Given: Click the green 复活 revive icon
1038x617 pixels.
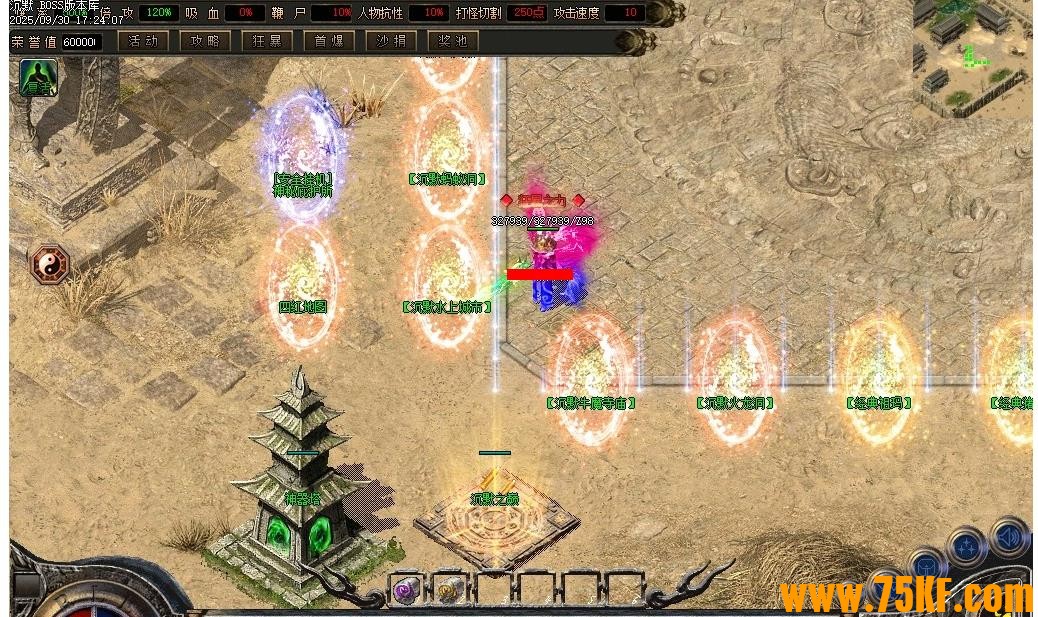Looking at the screenshot, I should point(38,78).
